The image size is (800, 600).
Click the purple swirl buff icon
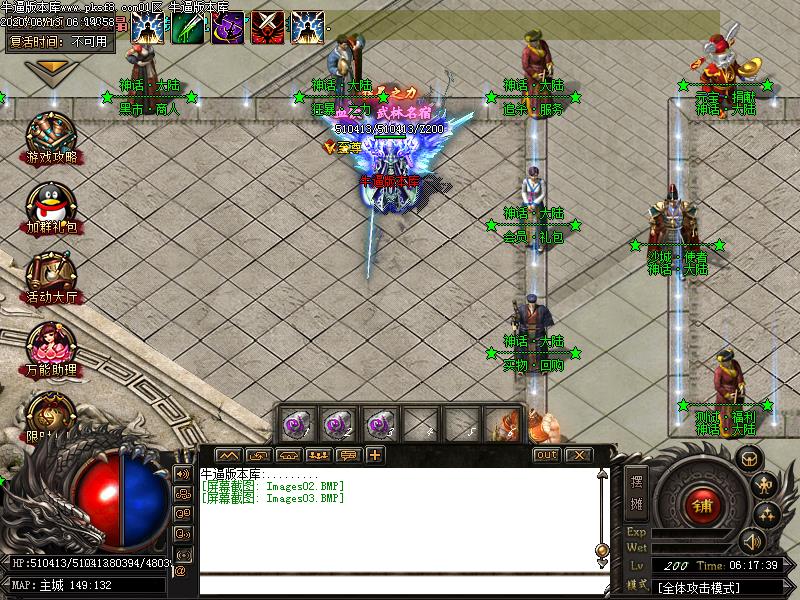coord(227,27)
